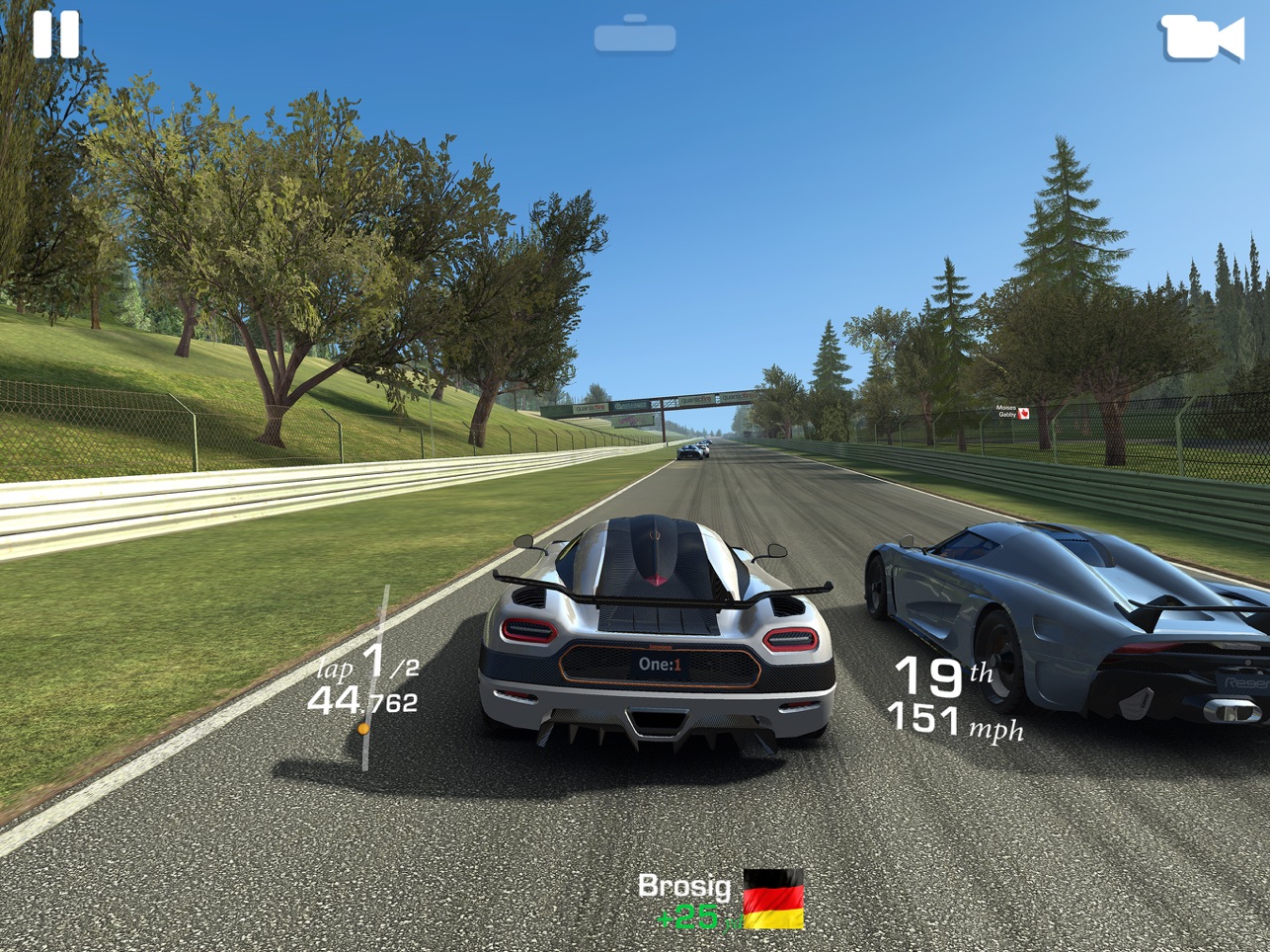Switch camera view with the camera icon
The image size is (1270, 952).
tap(1201, 39)
